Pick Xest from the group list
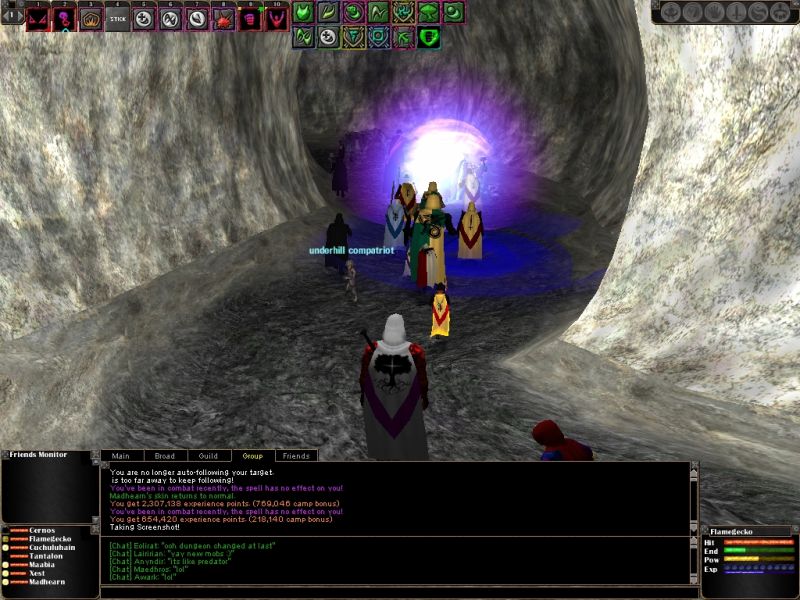Image resolution: width=800 pixels, height=600 pixels. coord(38,573)
